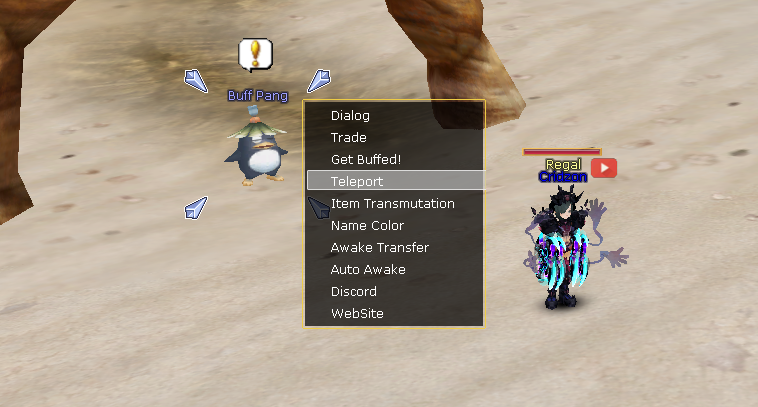758x407 pixels.
Task: Choose Awake Transfer from the menu
Action: [379, 248]
